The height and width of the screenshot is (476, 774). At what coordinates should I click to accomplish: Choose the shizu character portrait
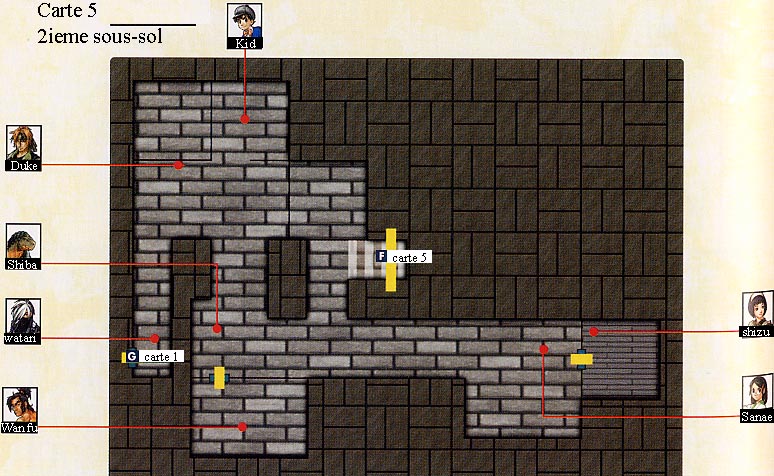pos(757,314)
